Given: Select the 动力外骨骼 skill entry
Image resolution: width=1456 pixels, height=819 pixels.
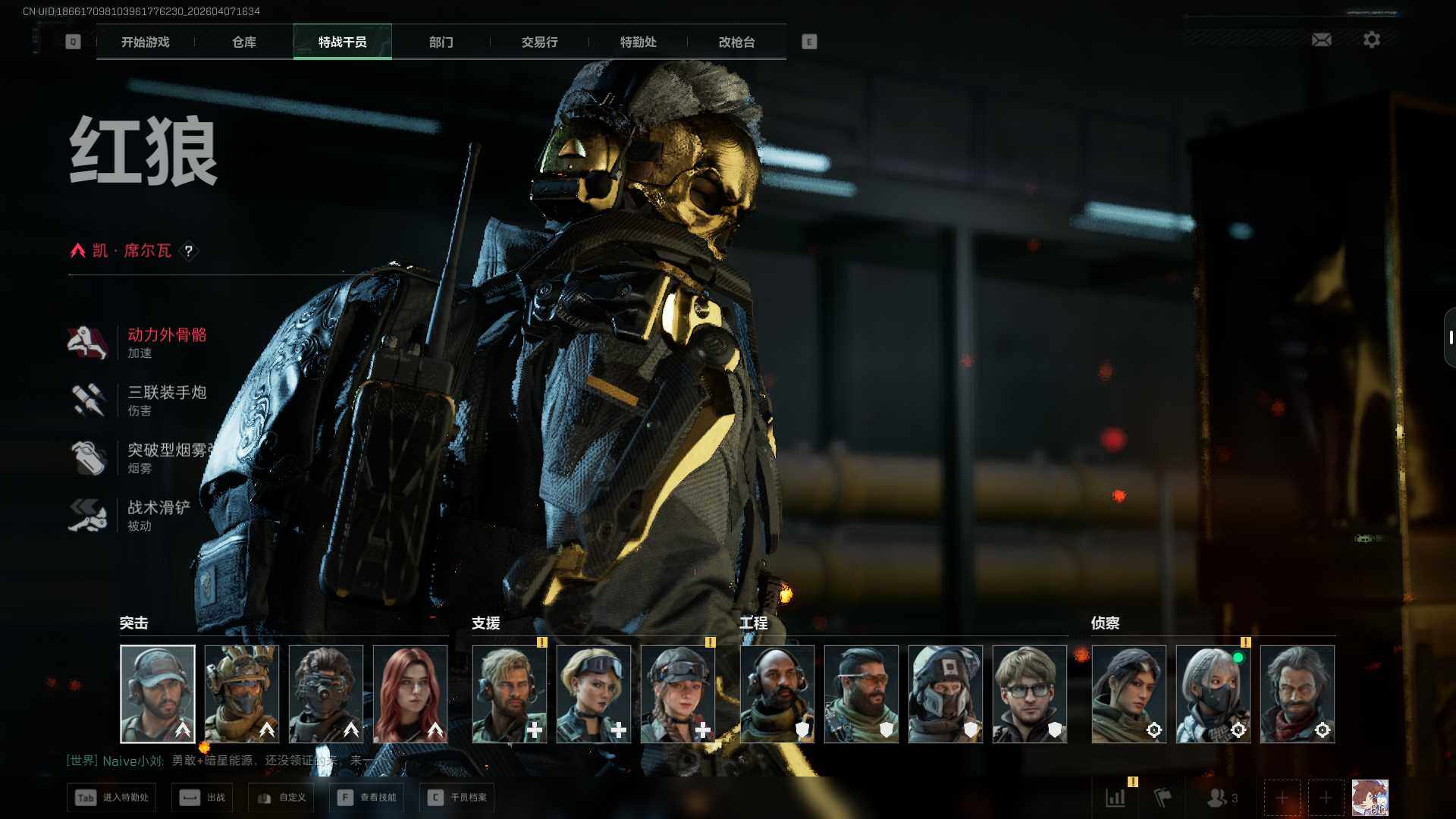Looking at the screenshot, I should click(x=167, y=343).
